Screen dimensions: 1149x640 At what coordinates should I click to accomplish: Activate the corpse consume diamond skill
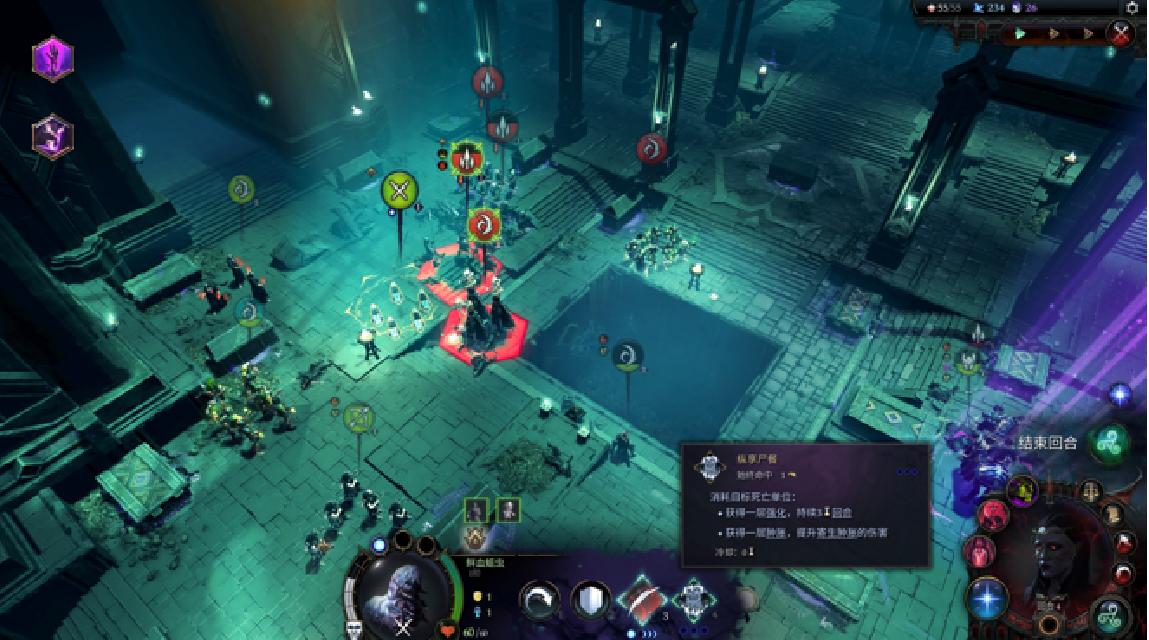tap(694, 600)
